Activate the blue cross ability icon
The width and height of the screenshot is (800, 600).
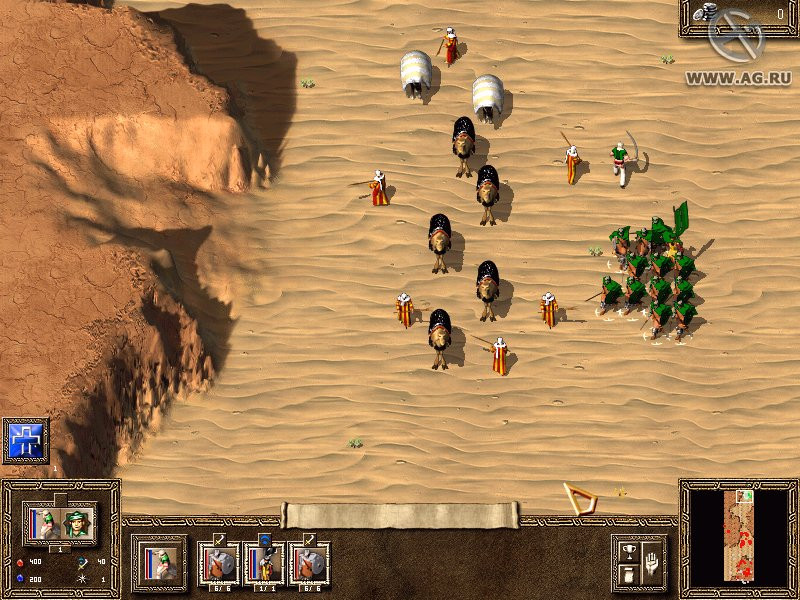click(x=25, y=441)
